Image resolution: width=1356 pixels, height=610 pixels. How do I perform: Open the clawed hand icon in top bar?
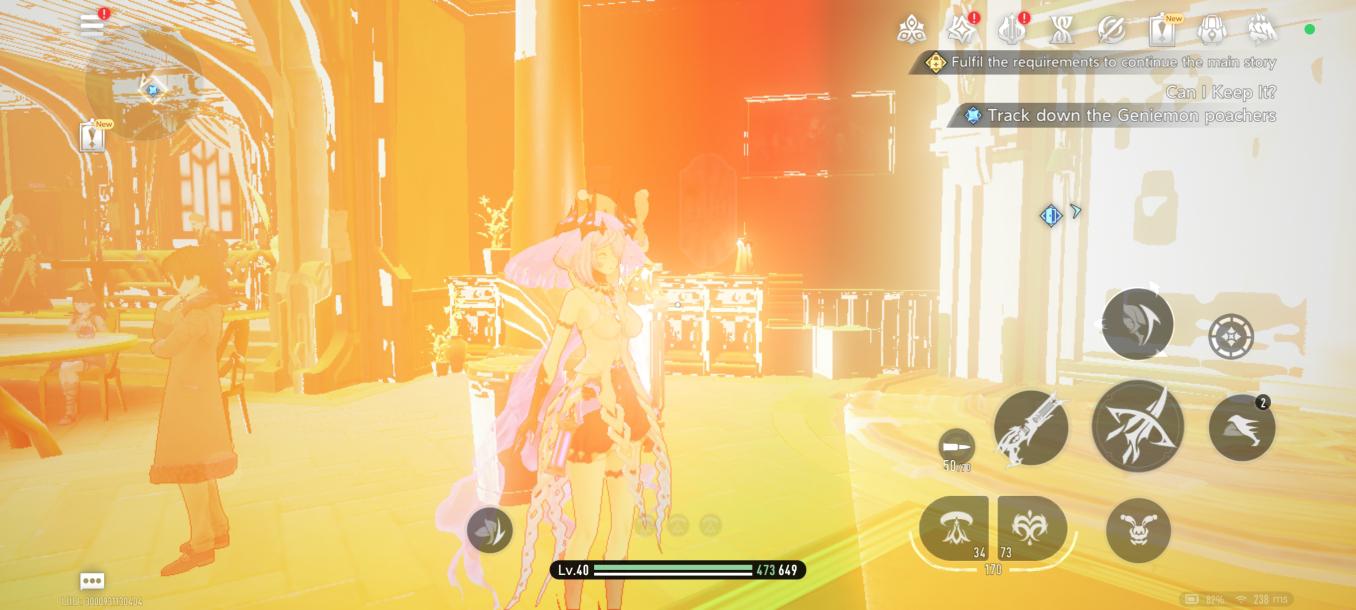(x=1262, y=30)
